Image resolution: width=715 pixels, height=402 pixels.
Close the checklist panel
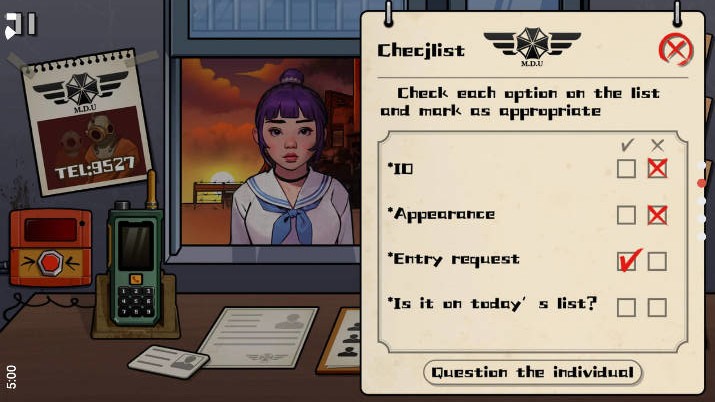676,49
